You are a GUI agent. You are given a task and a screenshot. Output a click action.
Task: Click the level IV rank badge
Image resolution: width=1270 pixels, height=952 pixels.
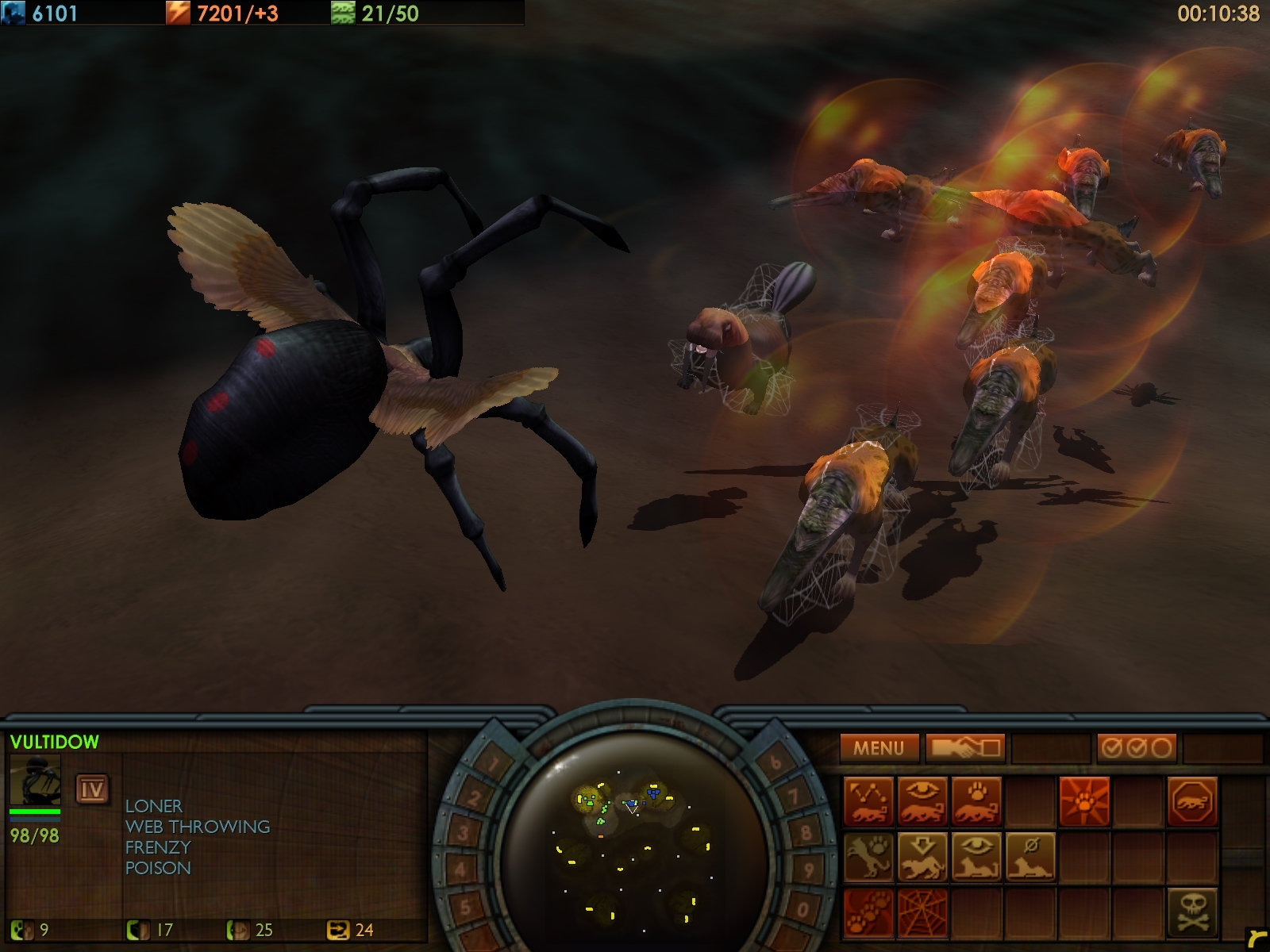[92, 789]
